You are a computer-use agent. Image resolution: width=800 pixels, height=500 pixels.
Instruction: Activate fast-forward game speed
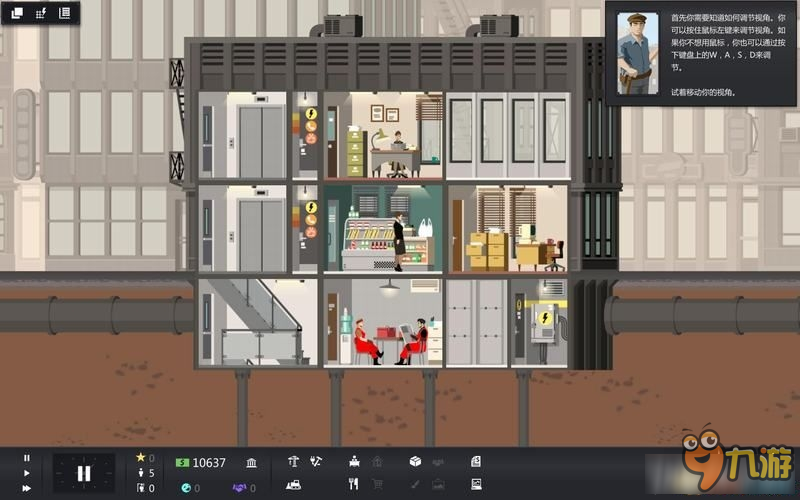pyautogui.click(x=27, y=488)
